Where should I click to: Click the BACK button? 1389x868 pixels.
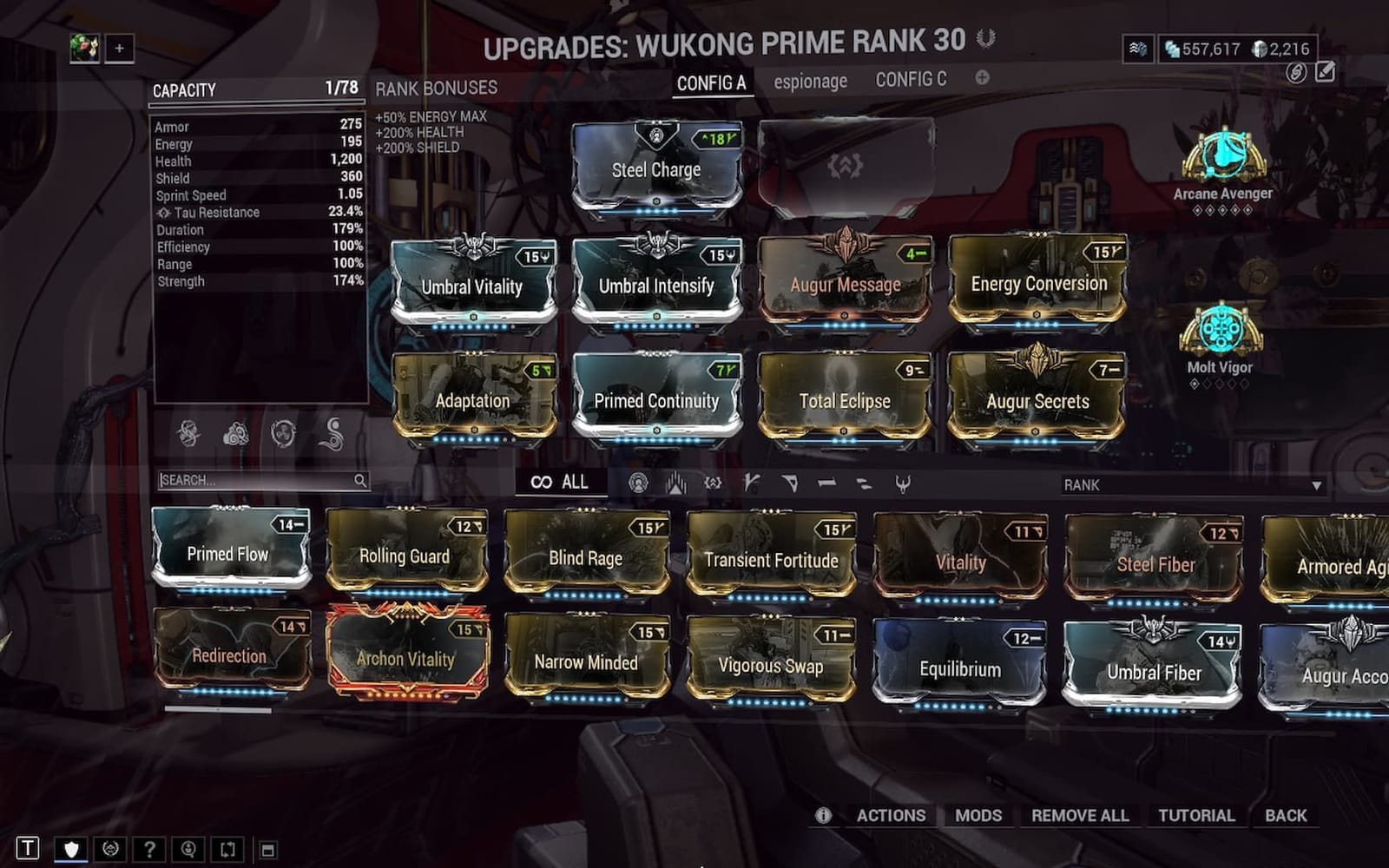pos(1286,816)
